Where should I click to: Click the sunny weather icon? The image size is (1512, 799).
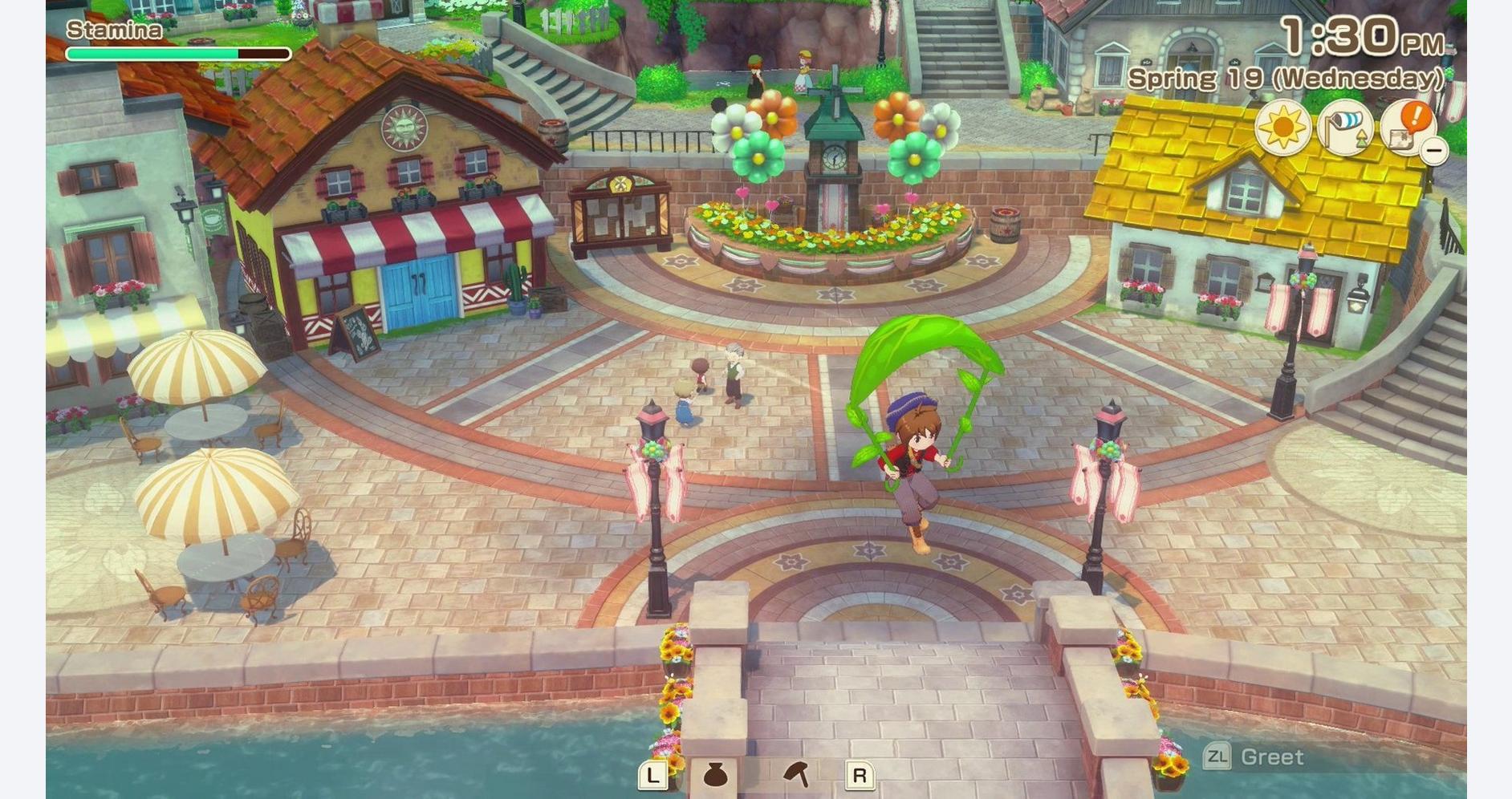coord(1282,128)
